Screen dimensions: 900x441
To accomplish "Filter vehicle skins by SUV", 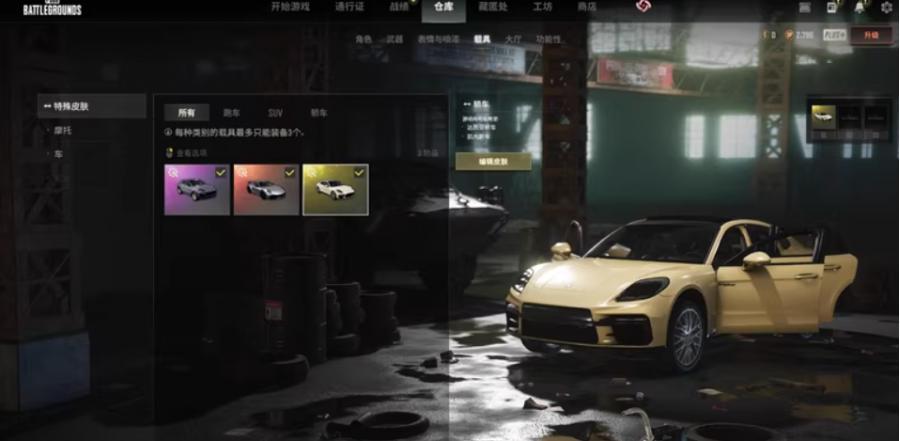I will [x=275, y=113].
